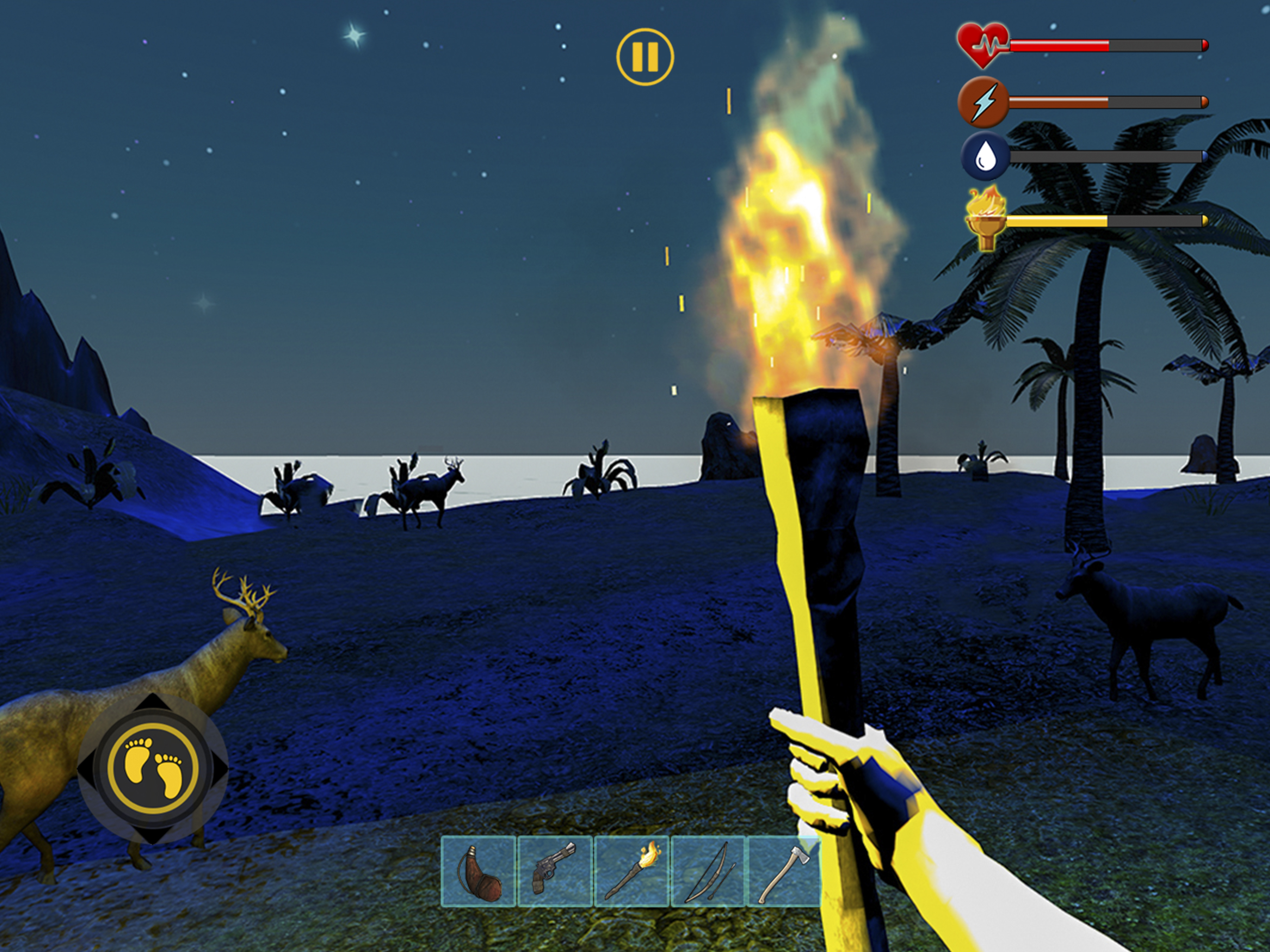The image size is (1270, 952).
Task: Tap the footprints movement joystick
Action: (153, 769)
